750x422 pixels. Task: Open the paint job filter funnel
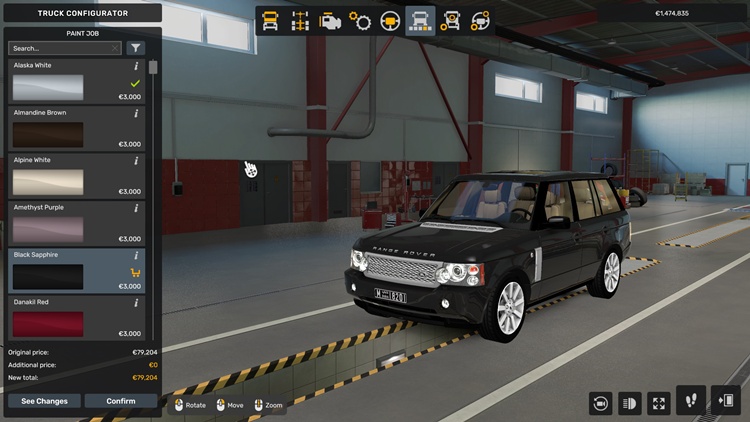[136, 48]
